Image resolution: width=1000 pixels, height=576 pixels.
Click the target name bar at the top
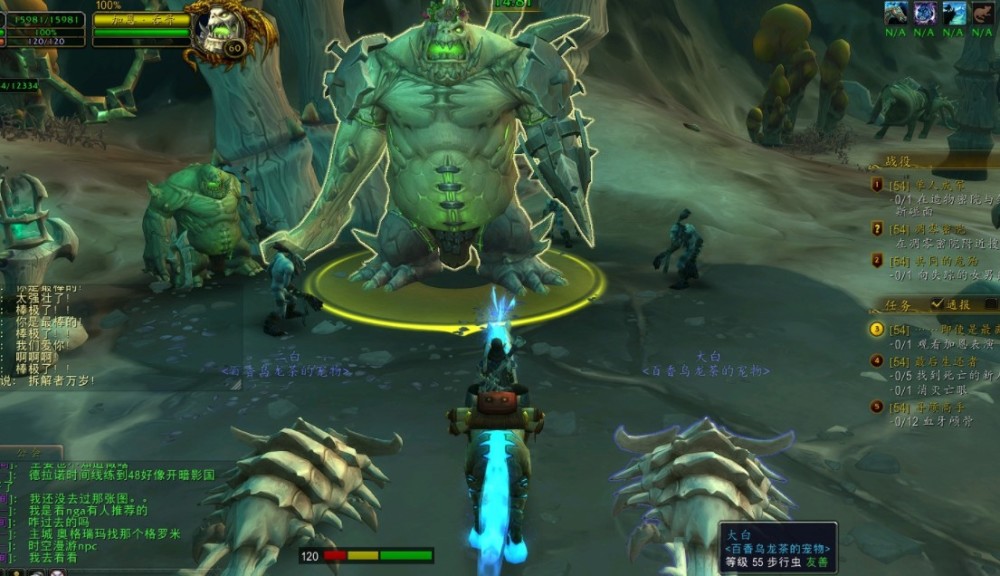pos(141,20)
